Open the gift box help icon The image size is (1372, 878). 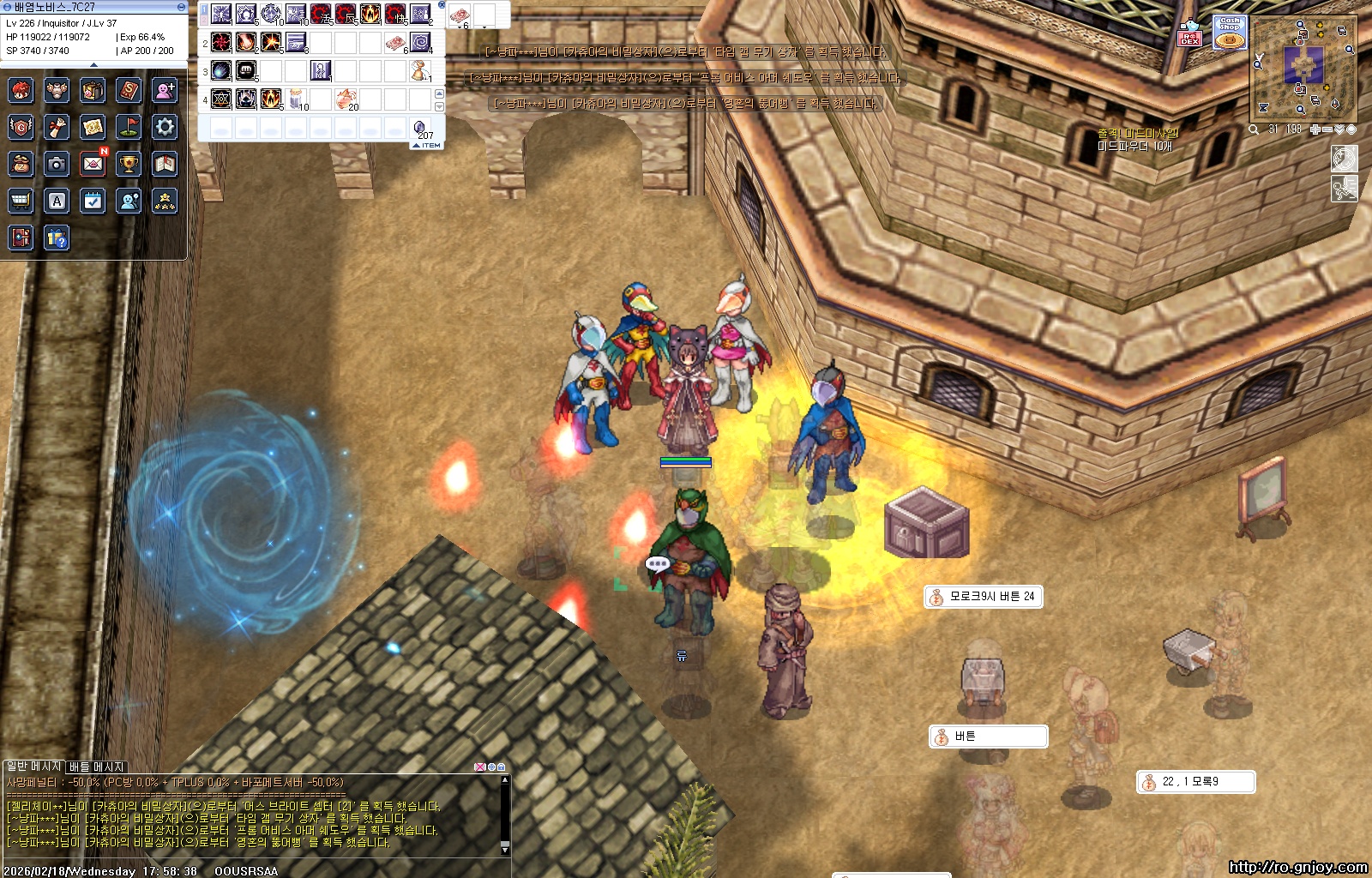point(57,238)
